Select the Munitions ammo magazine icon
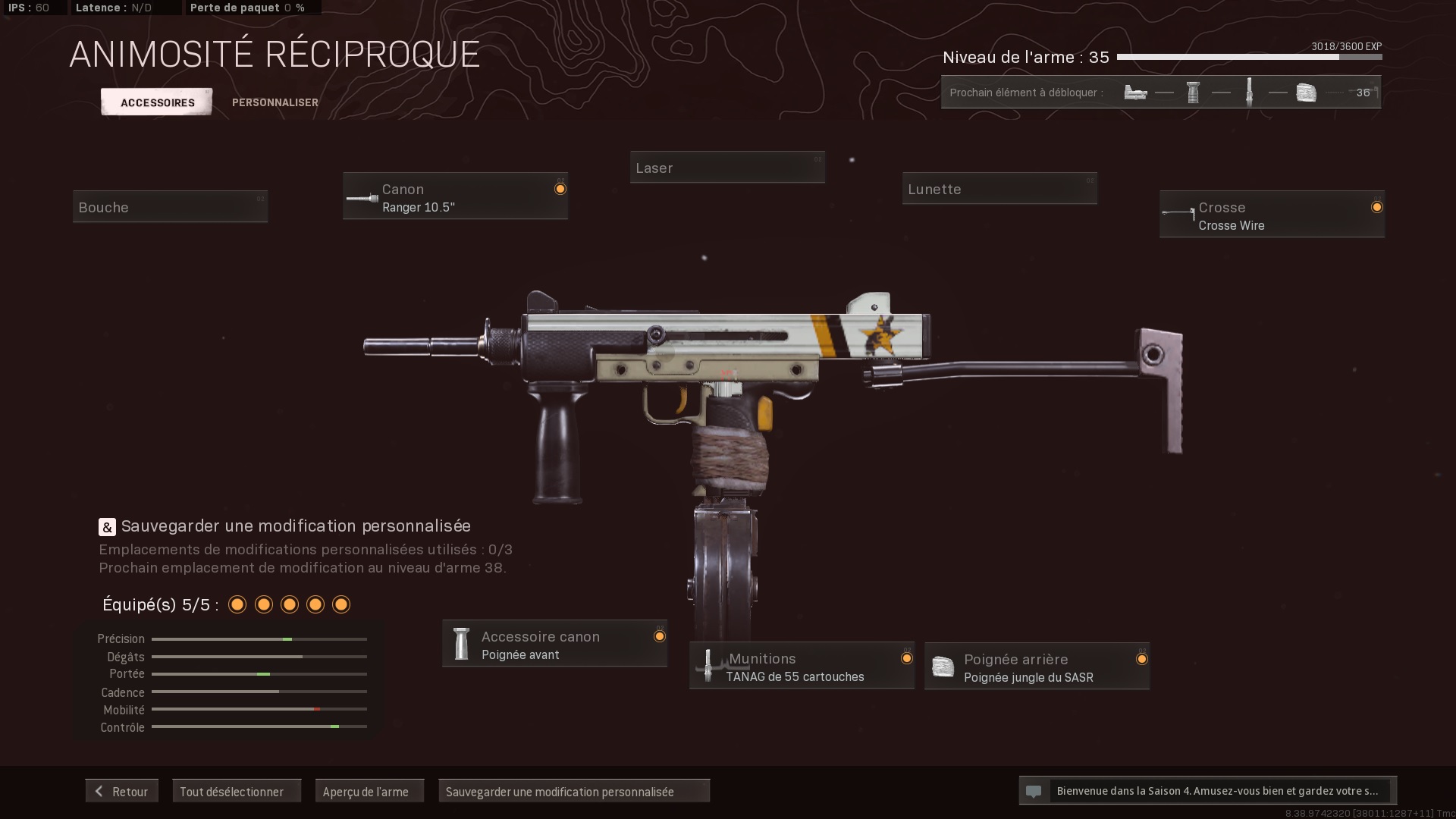This screenshot has height=819, width=1456. 710,666
